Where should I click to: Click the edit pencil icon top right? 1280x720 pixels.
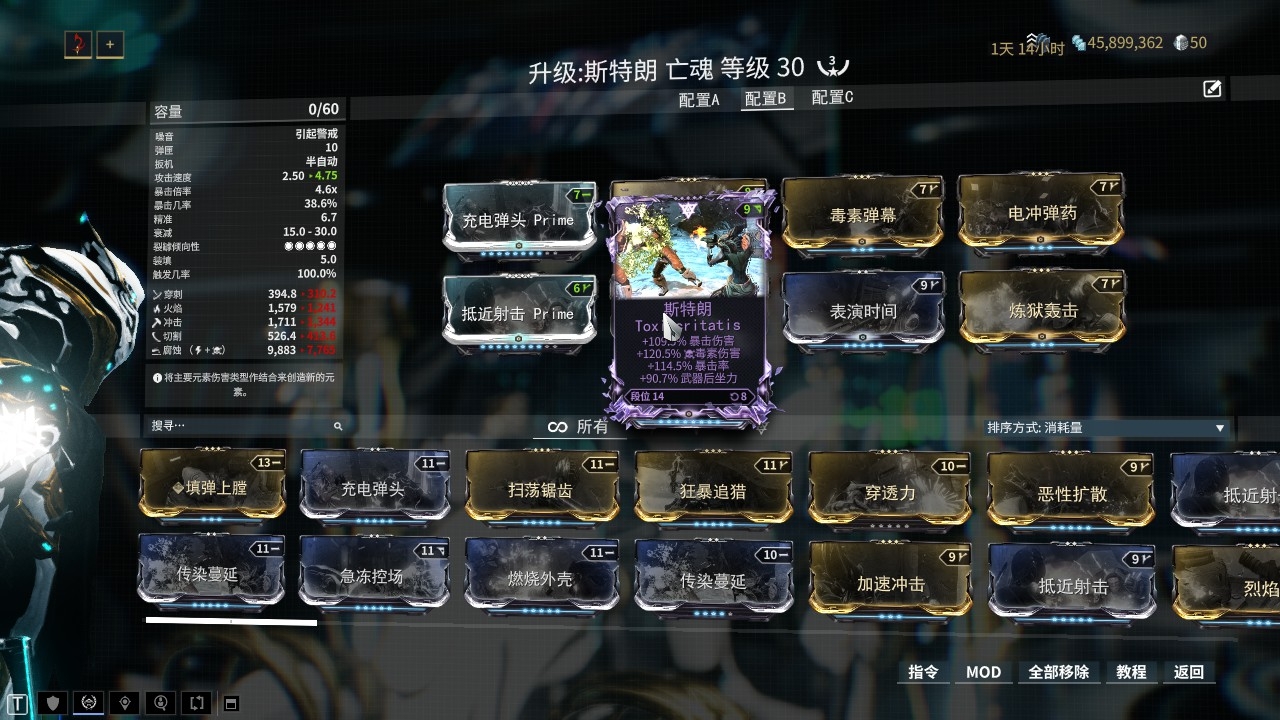tap(1211, 89)
